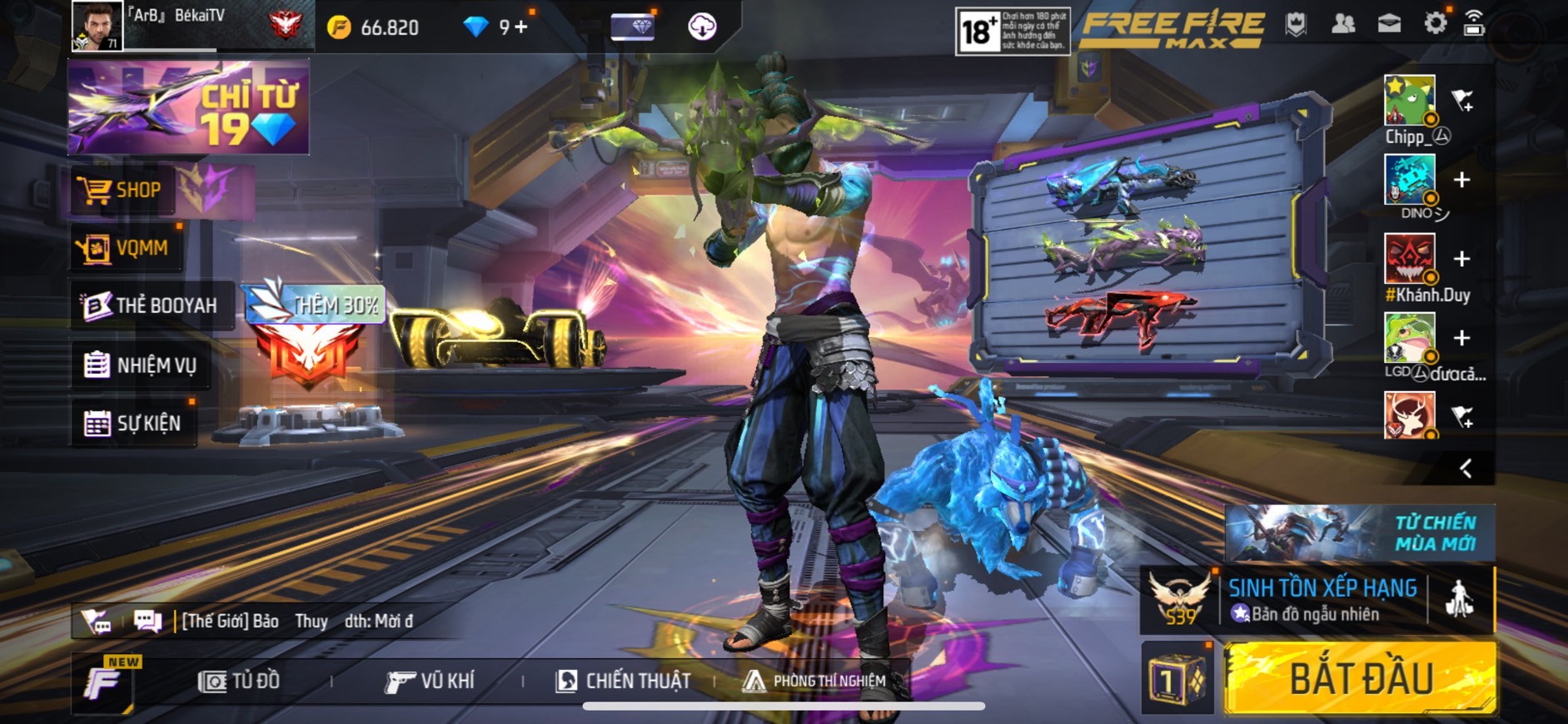Open the SHOP menu

pyautogui.click(x=121, y=190)
